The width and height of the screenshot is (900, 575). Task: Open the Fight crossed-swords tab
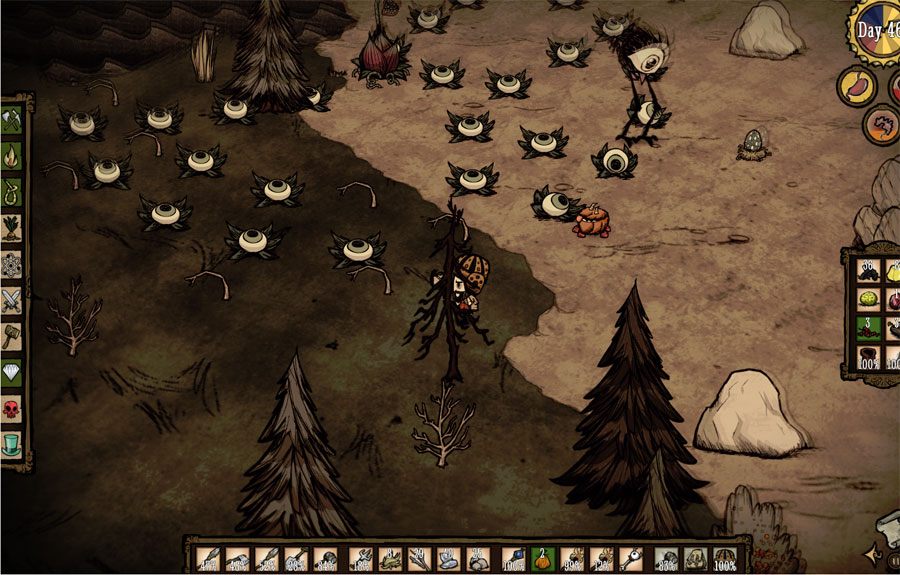tap(11, 298)
